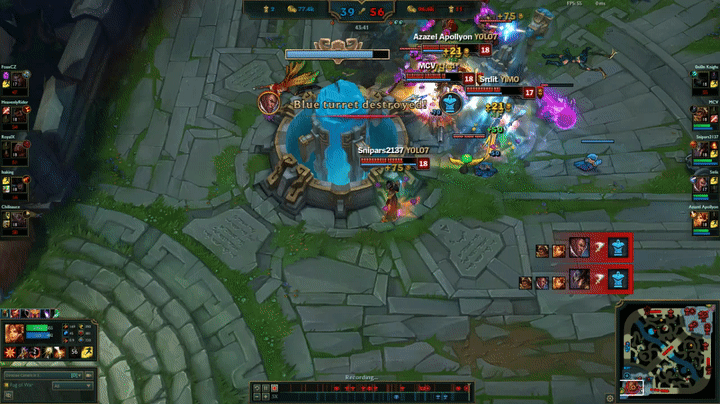Select FrostCZ's player frame

click(13, 83)
